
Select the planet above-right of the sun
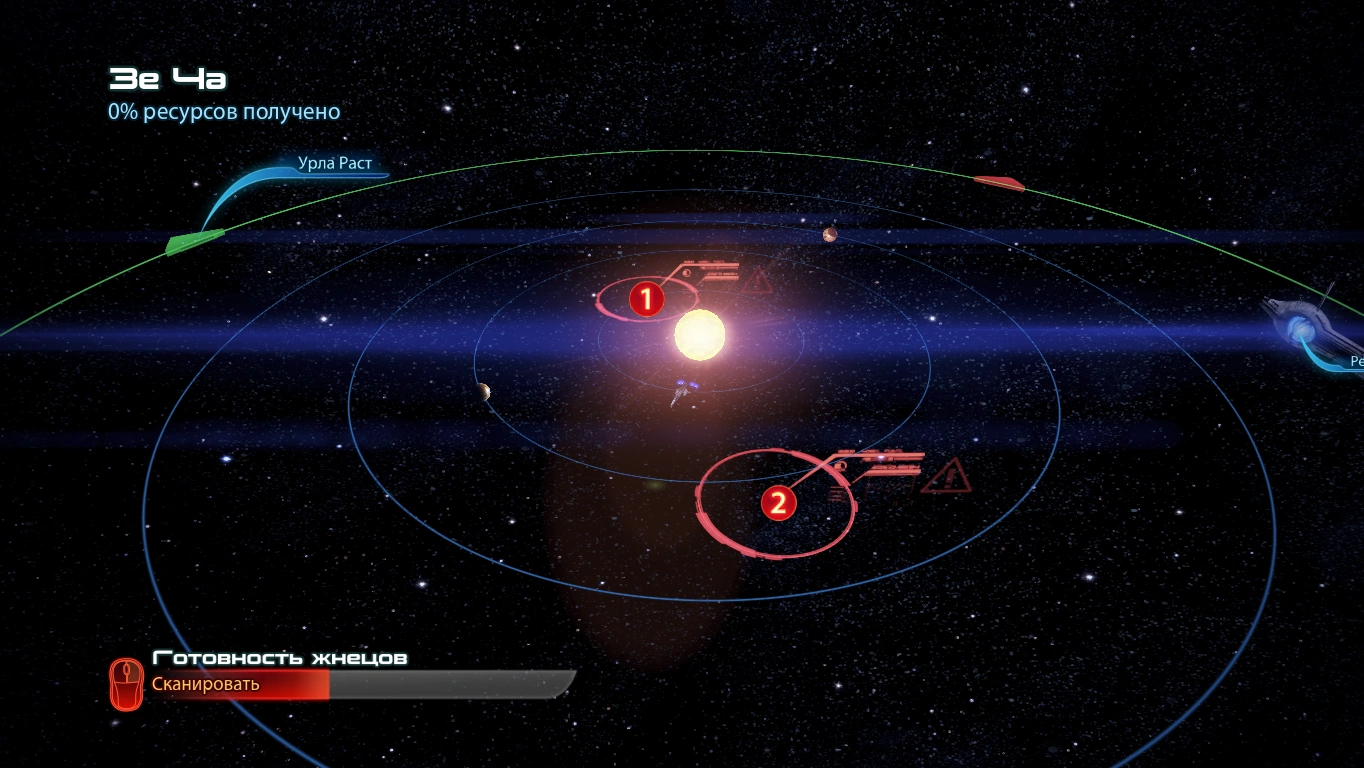[829, 235]
